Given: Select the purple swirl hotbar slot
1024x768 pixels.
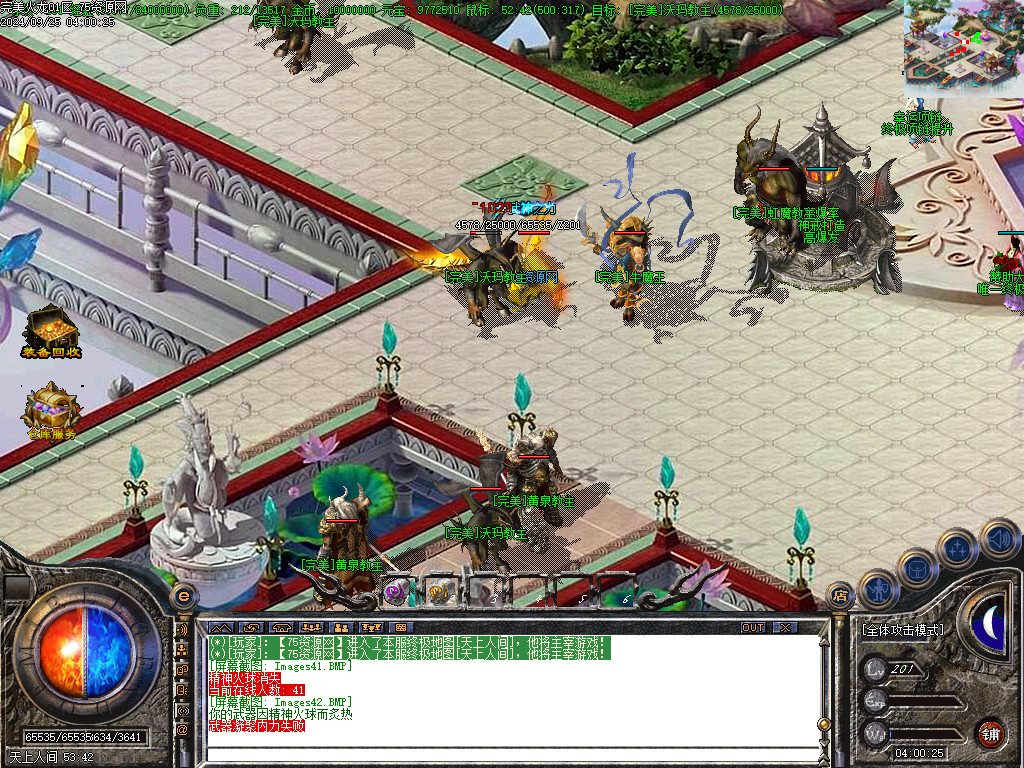Looking at the screenshot, I should pos(397,591).
